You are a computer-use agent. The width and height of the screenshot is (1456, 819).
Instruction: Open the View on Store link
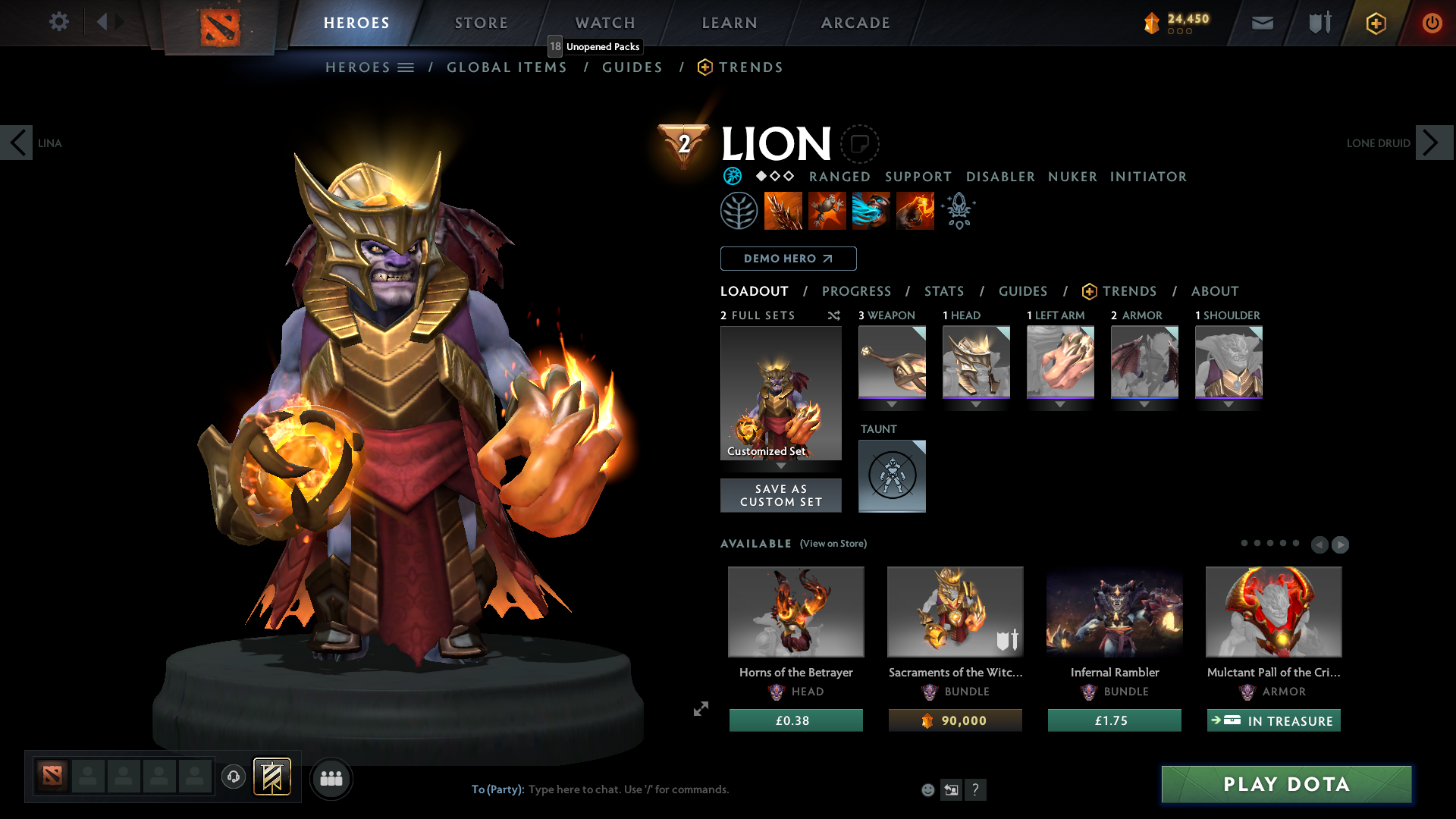pyautogui.click(x=833, y=544)
